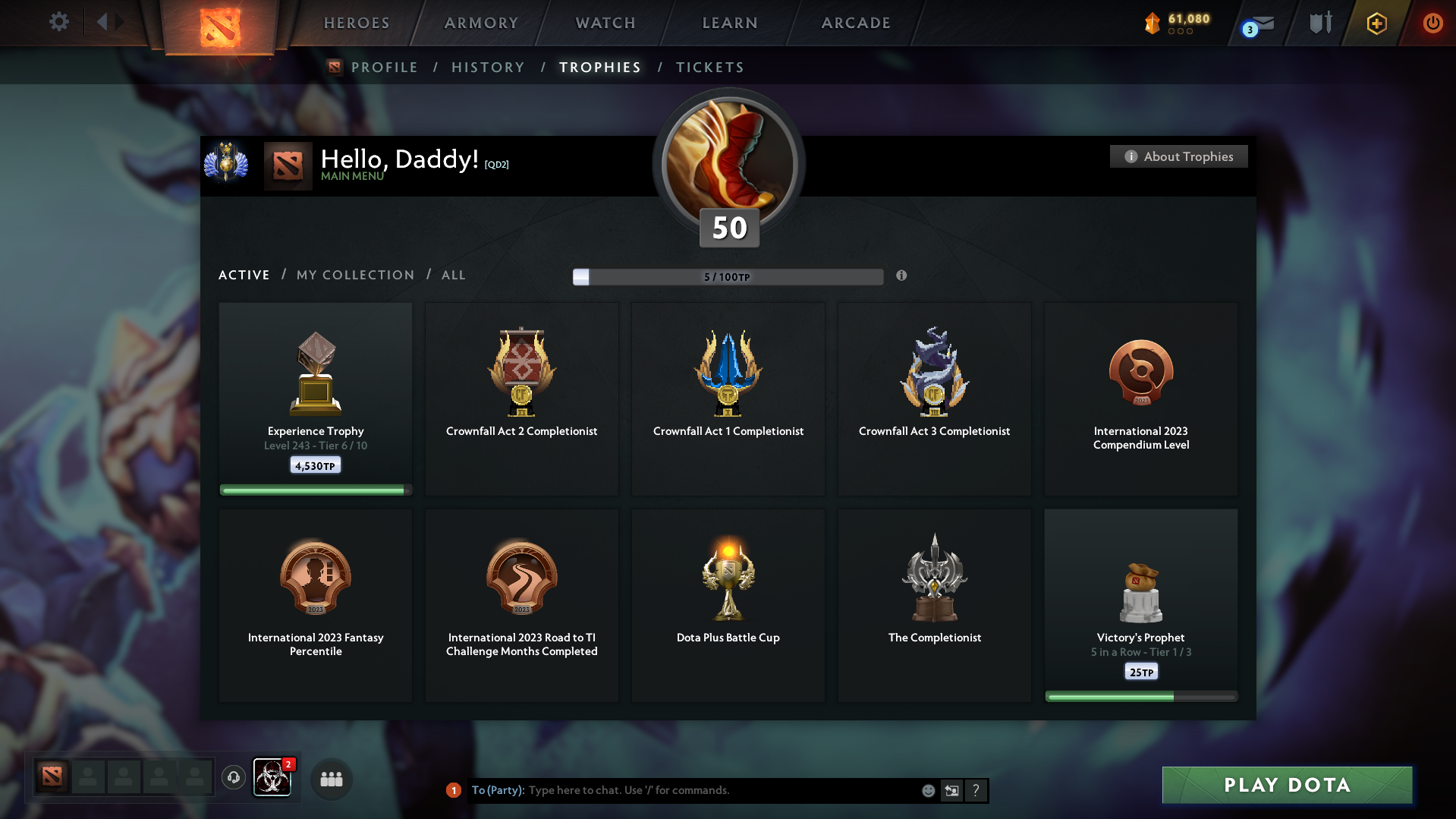Viewport: 1456px width, 819px height.
Task: Click the shard currency counter showing 61,080
Action: (x=1178, y=23)
